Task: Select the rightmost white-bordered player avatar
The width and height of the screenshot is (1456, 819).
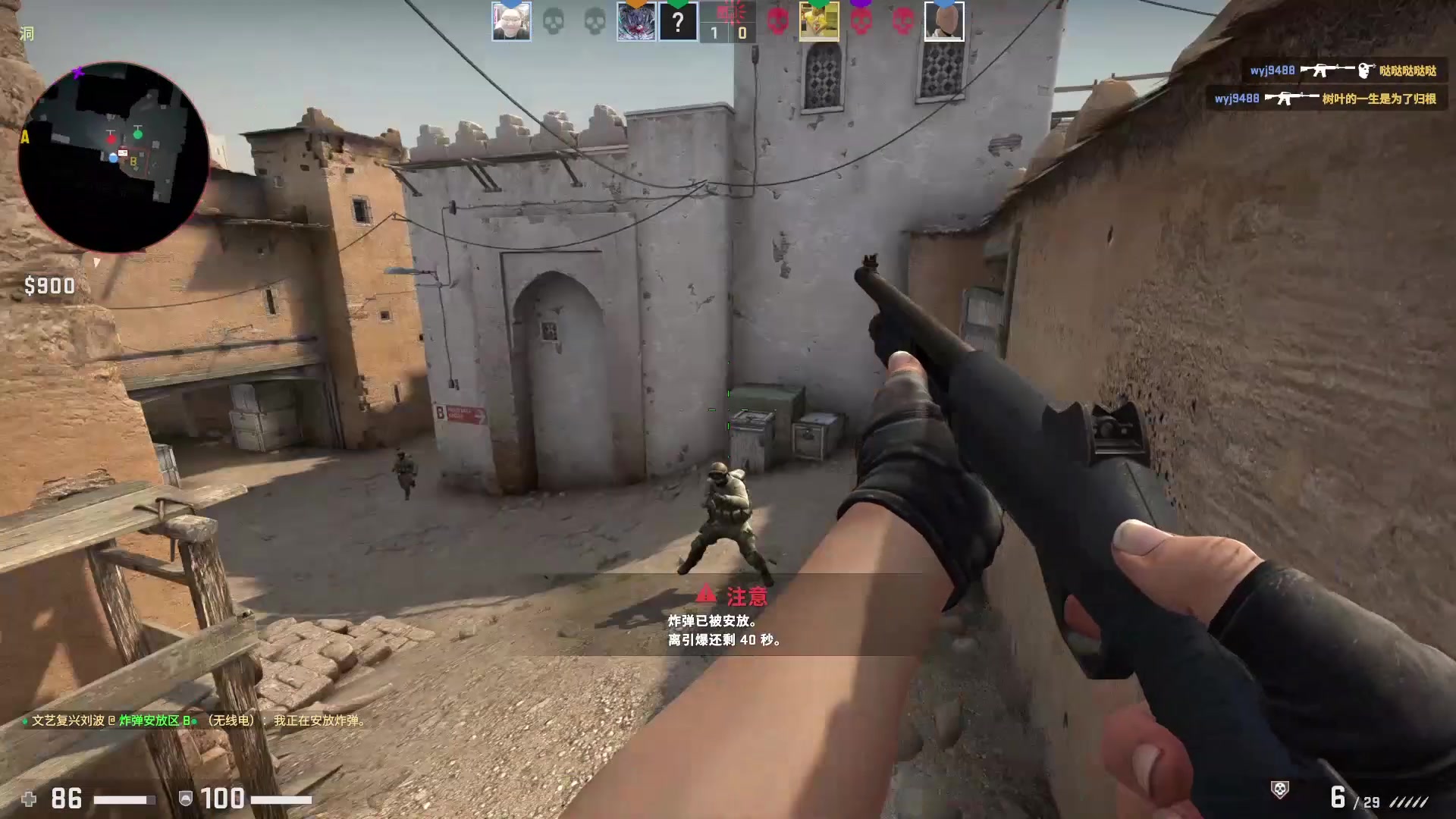Action: point(943,20)
